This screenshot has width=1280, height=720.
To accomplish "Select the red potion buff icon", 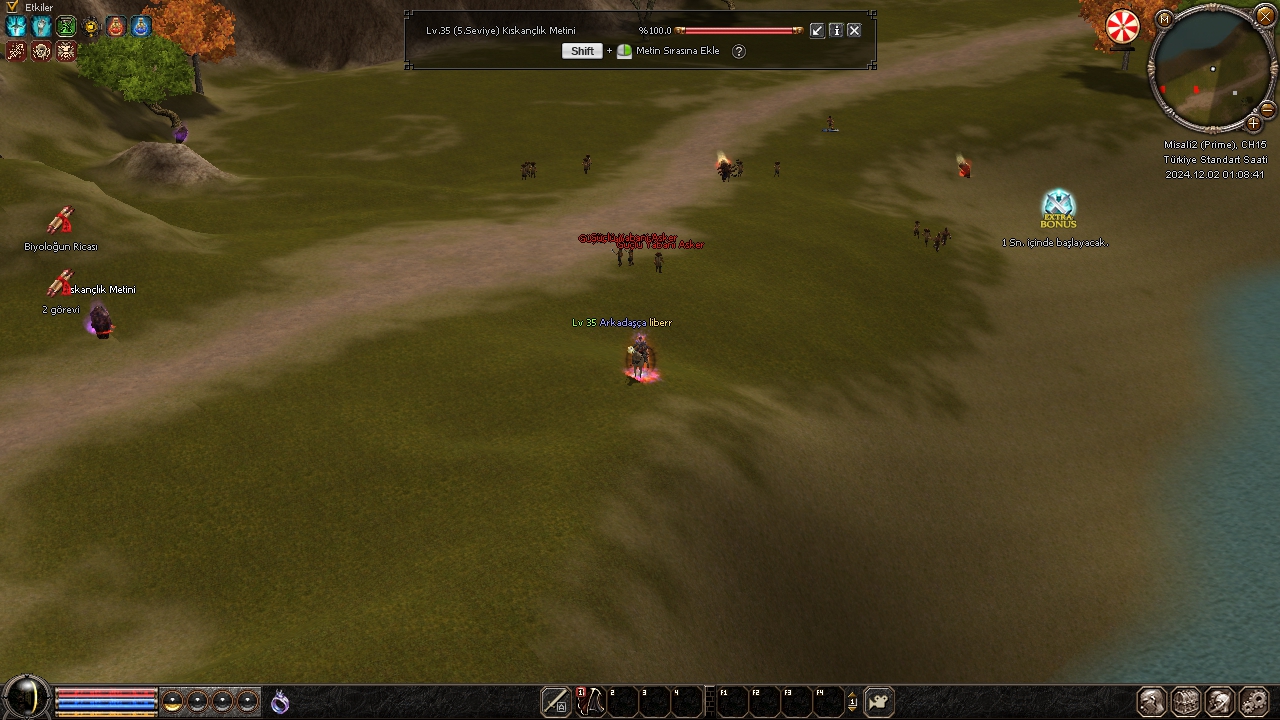I will coord(116,27).
